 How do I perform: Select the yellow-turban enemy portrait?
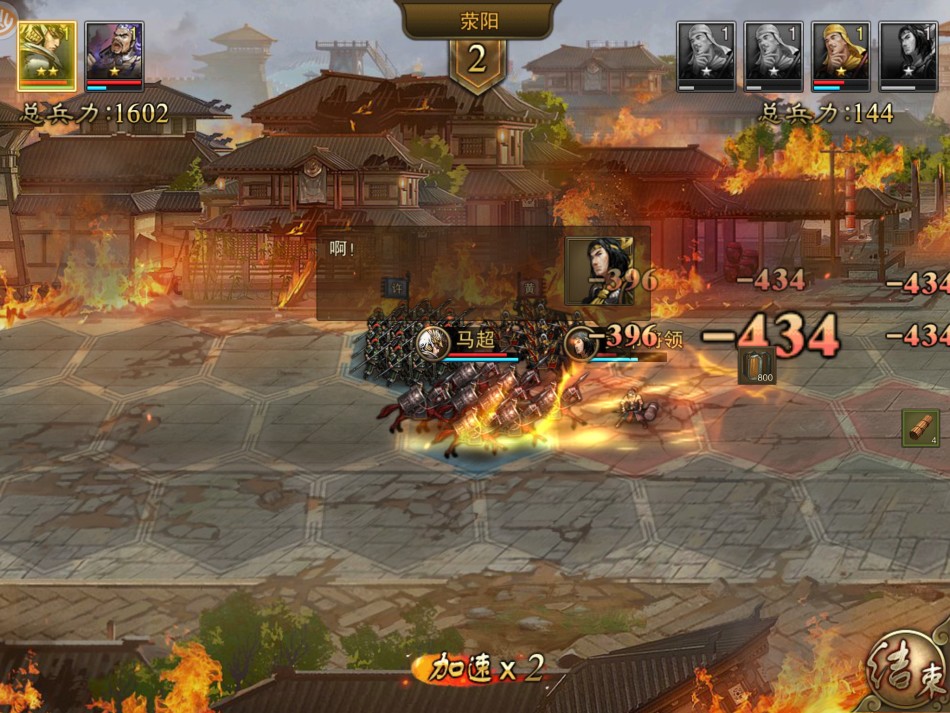(840, 55)
